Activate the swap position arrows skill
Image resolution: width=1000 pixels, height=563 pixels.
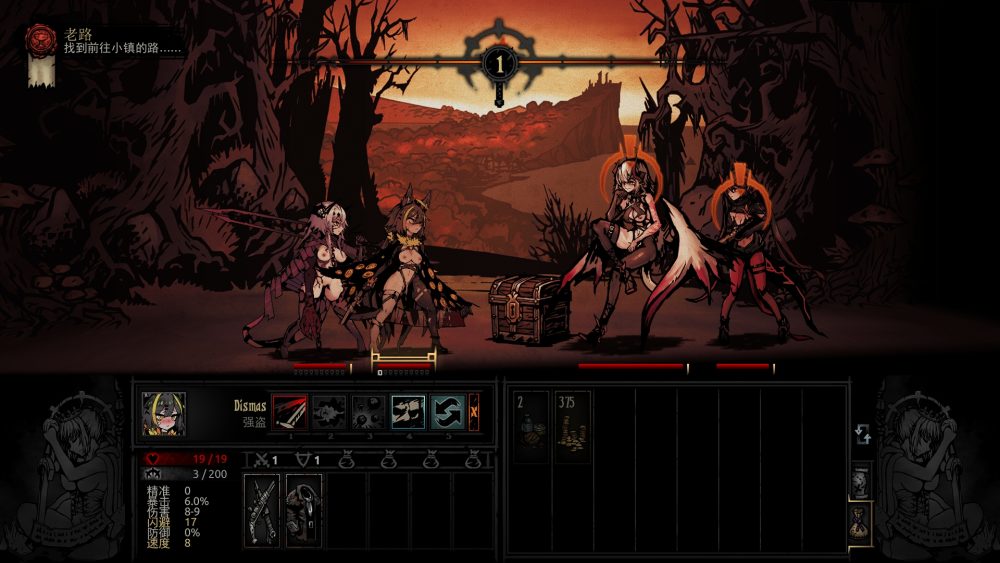(x=447, y=412)
